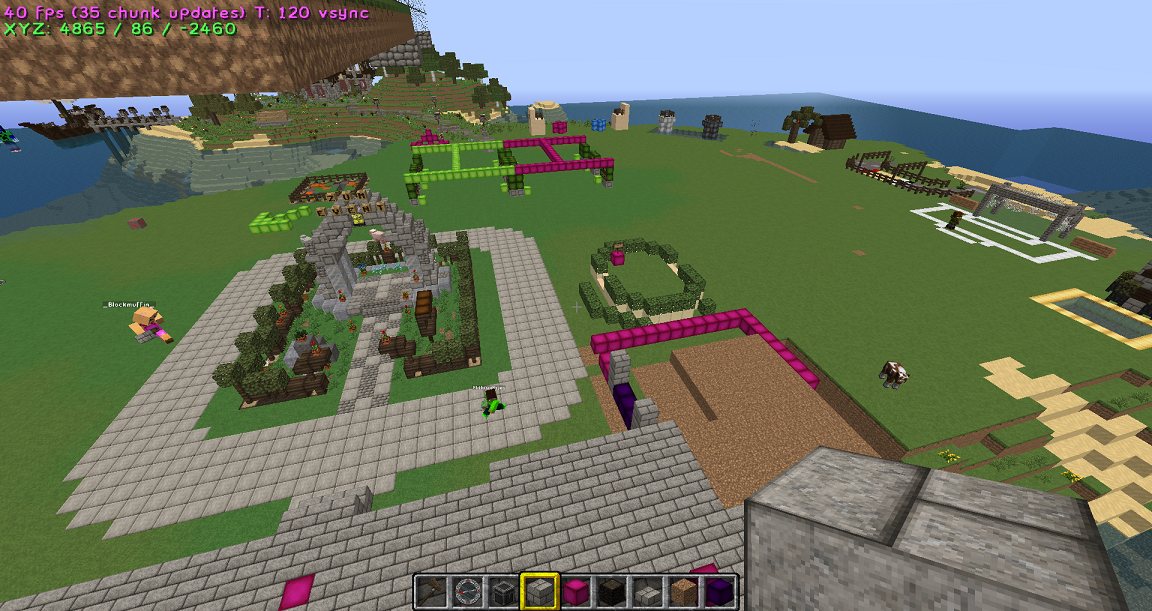Select the light gray stone slab slot

(647, 592)
